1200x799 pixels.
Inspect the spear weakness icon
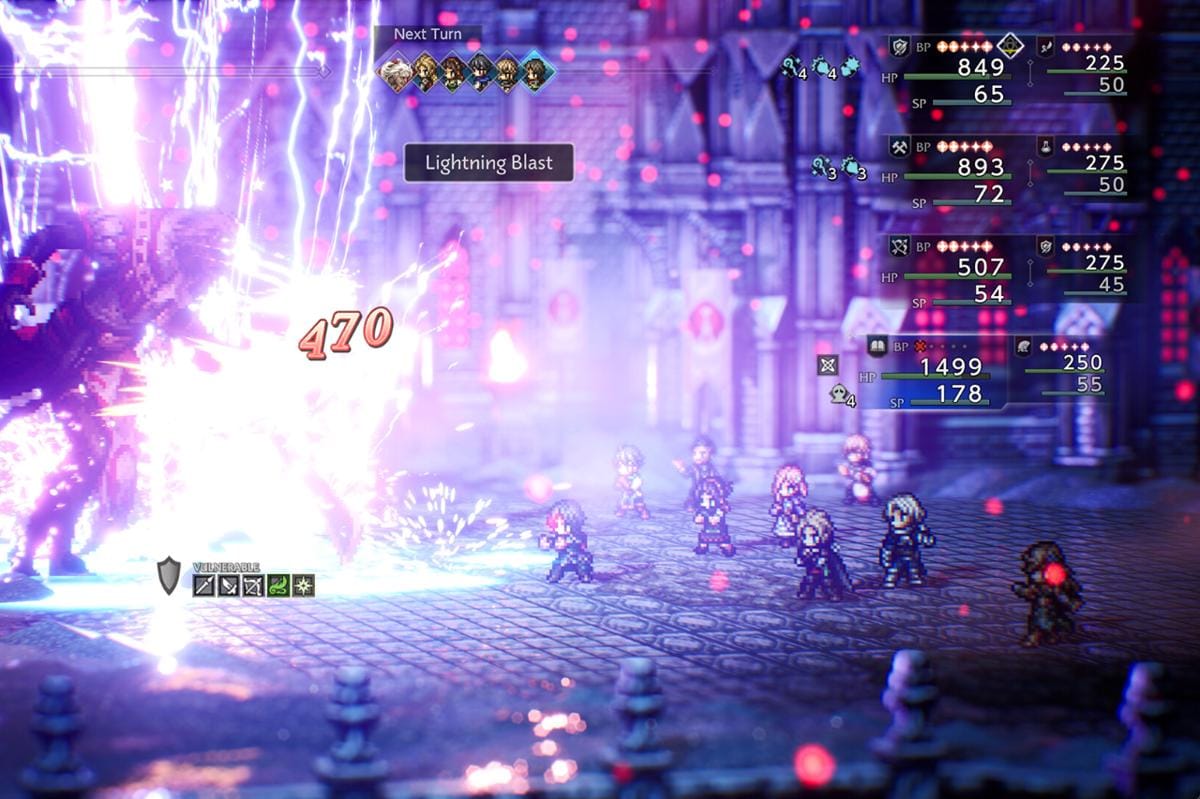[x=204, y=586]
